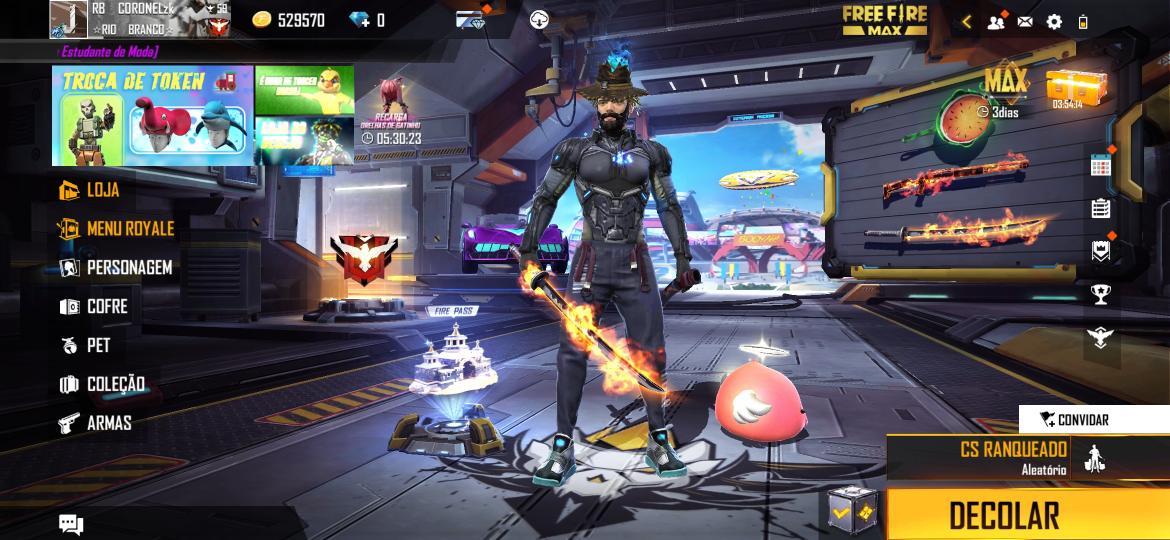
Task: Open the calendar events icon
Action: pos(1101,166)
